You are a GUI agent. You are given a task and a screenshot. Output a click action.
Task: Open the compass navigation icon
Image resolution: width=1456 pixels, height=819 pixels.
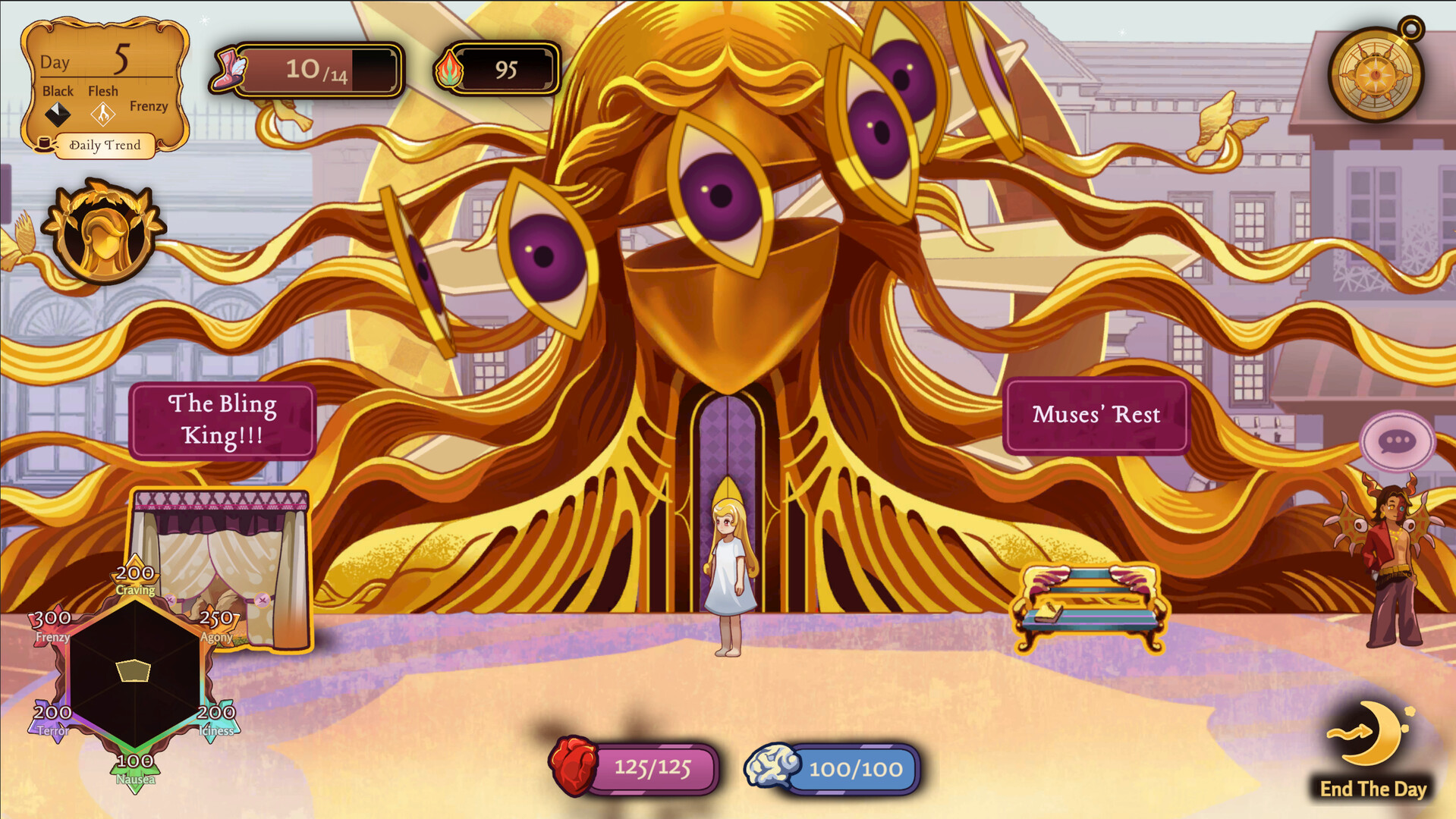coord(1376,74)
